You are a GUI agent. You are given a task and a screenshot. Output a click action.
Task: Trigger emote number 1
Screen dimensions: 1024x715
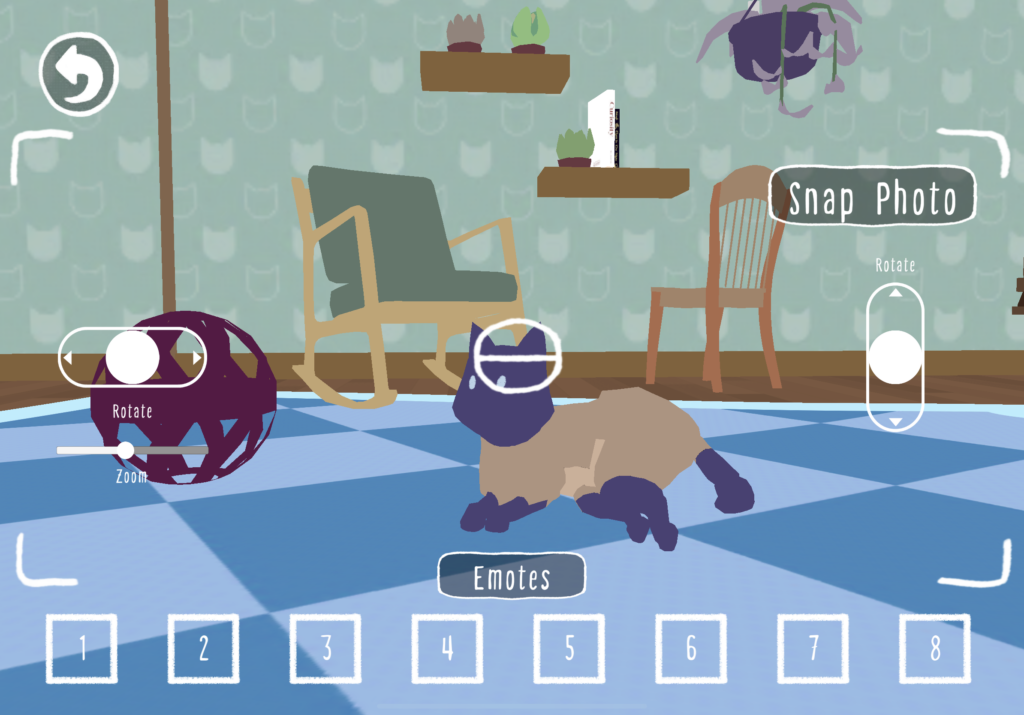[82, 649]
